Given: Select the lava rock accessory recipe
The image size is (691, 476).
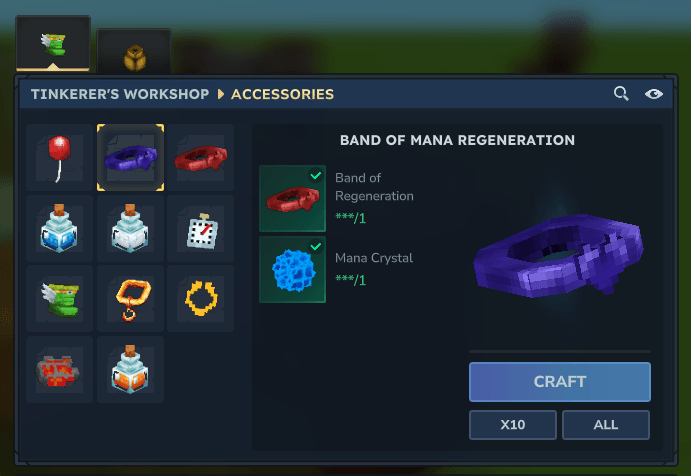Looking at the screenshot, I should coord(60,369).
